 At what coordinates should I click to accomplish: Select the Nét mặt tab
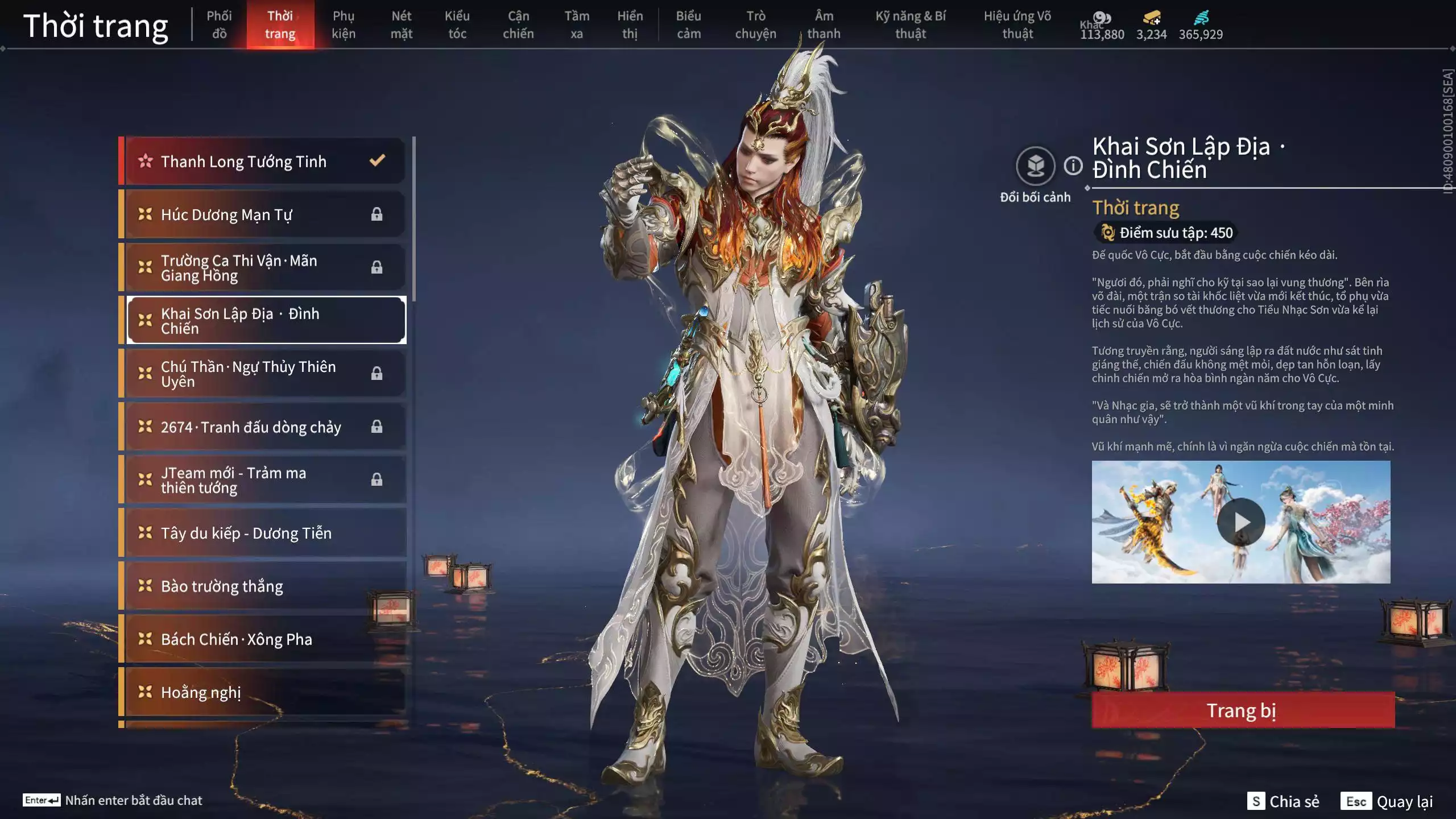coord(401,25)
